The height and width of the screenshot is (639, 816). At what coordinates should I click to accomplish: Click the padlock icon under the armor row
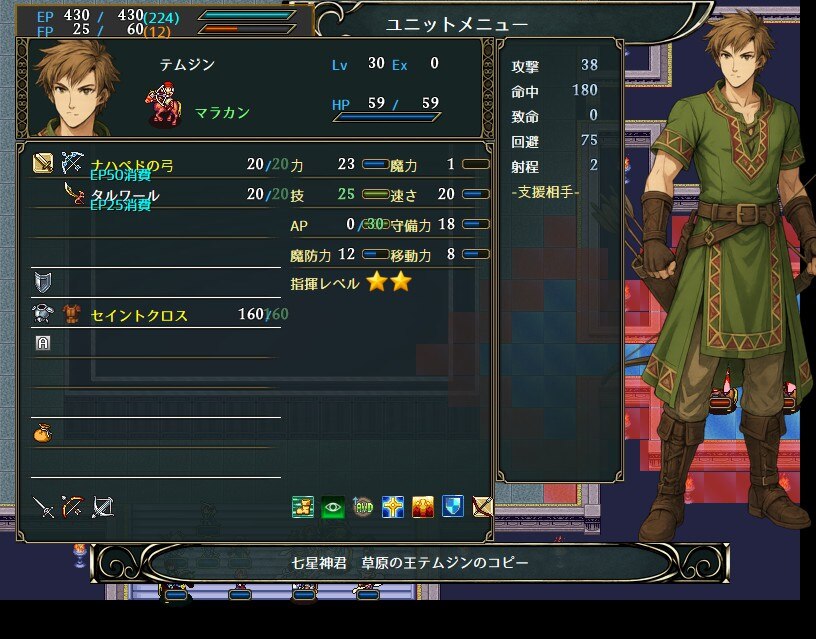click(x=42, y=342)
